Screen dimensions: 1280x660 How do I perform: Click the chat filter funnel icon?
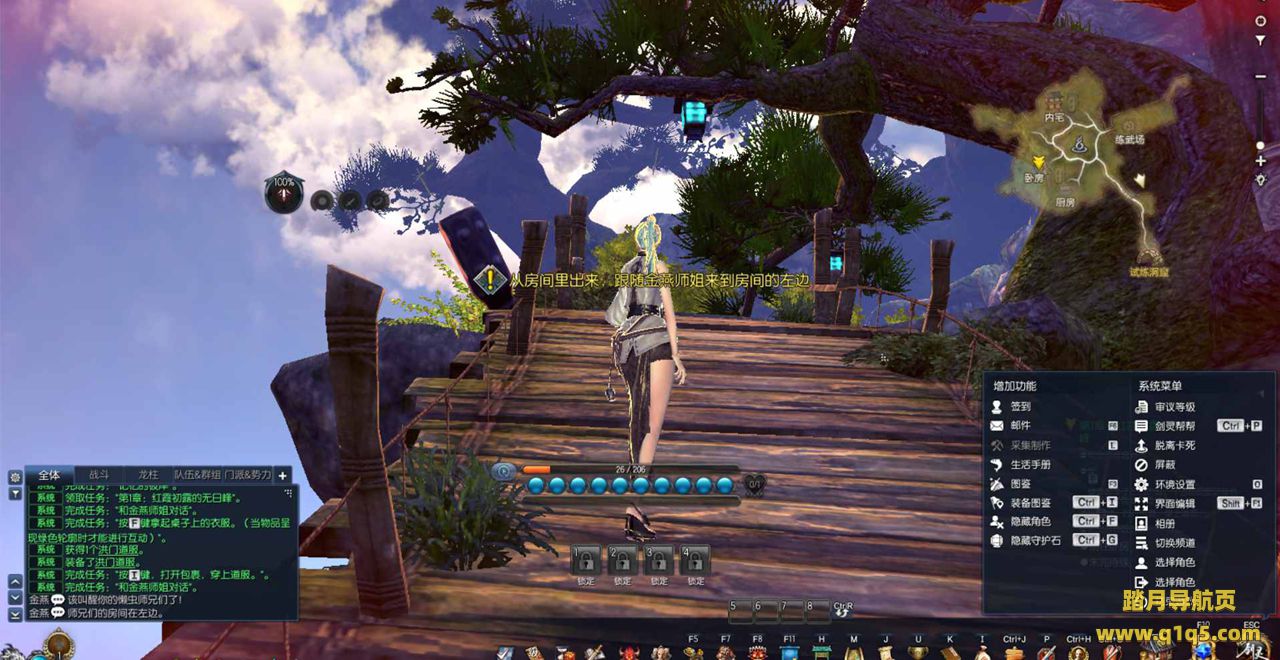(x=15, y=493)
